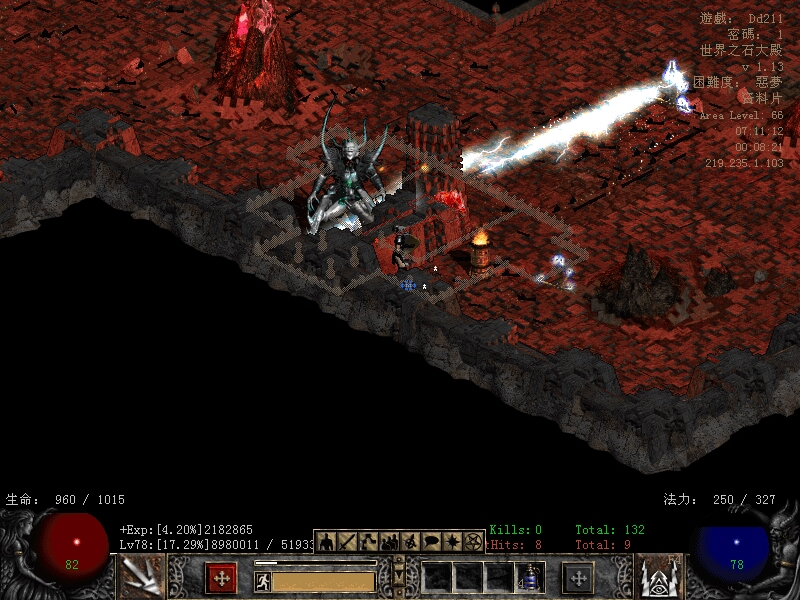Click the grey skill points button
Viewport: 800px width, 600px height.
point(578,578)
